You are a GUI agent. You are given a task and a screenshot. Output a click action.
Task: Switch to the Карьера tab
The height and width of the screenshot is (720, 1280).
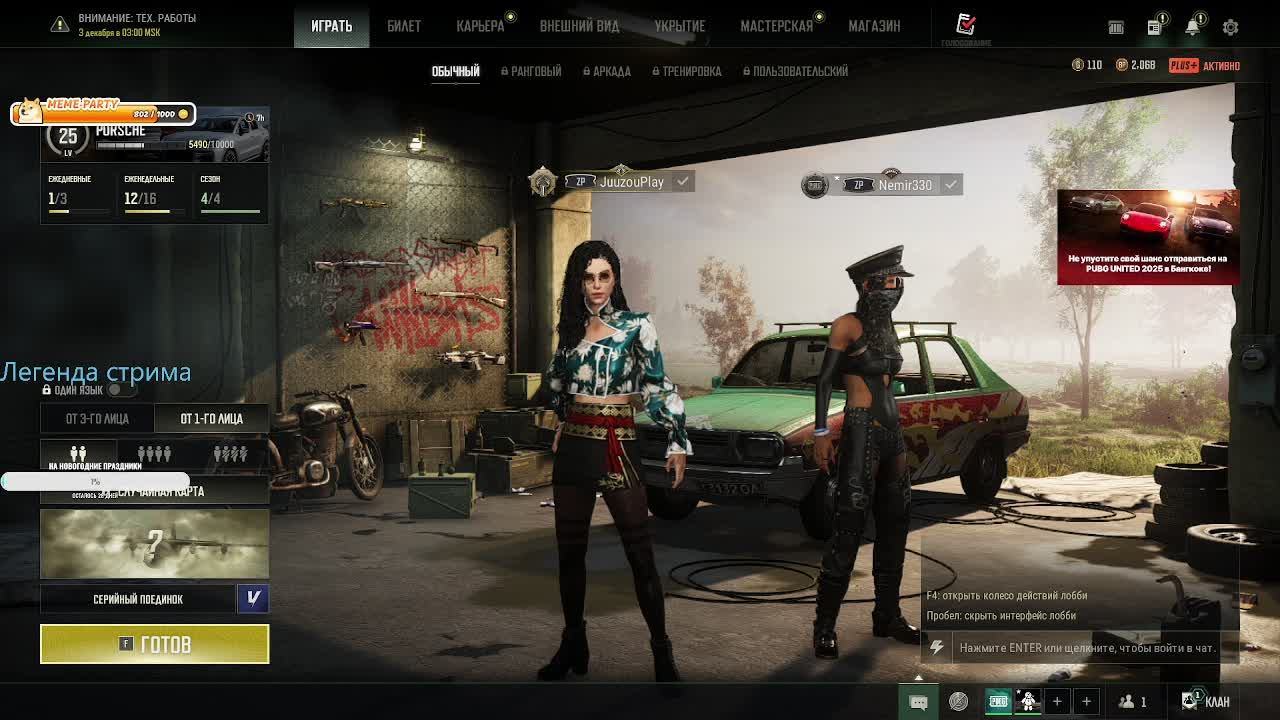pos(480,26)
